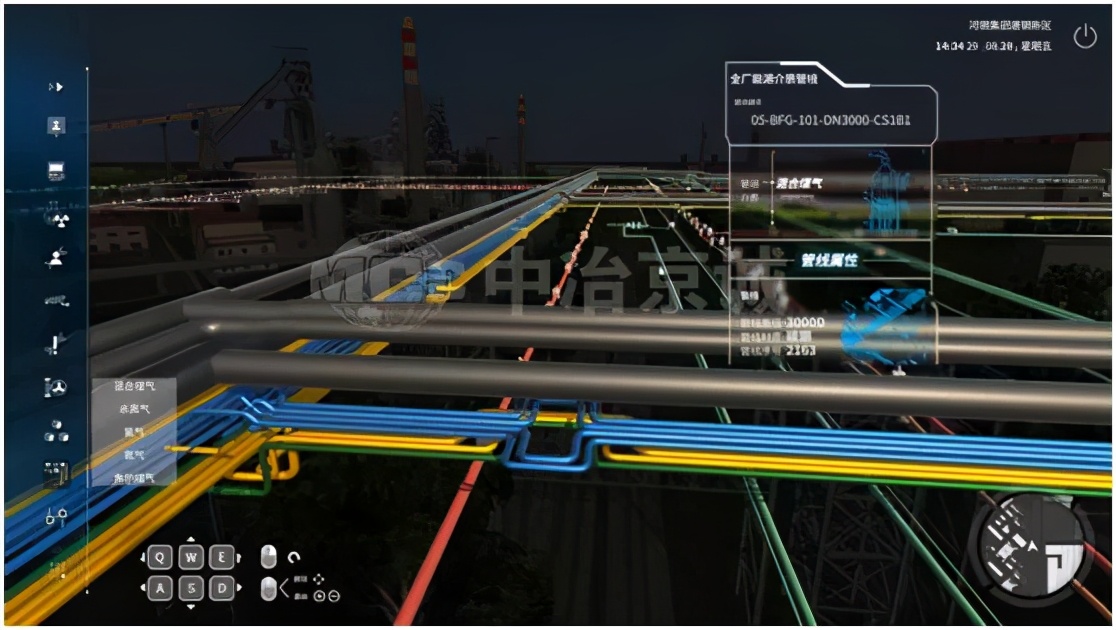Screen dimensions: 1116x630
Task: Select the three cubes icon in sidebar
Action: [56, 432]
